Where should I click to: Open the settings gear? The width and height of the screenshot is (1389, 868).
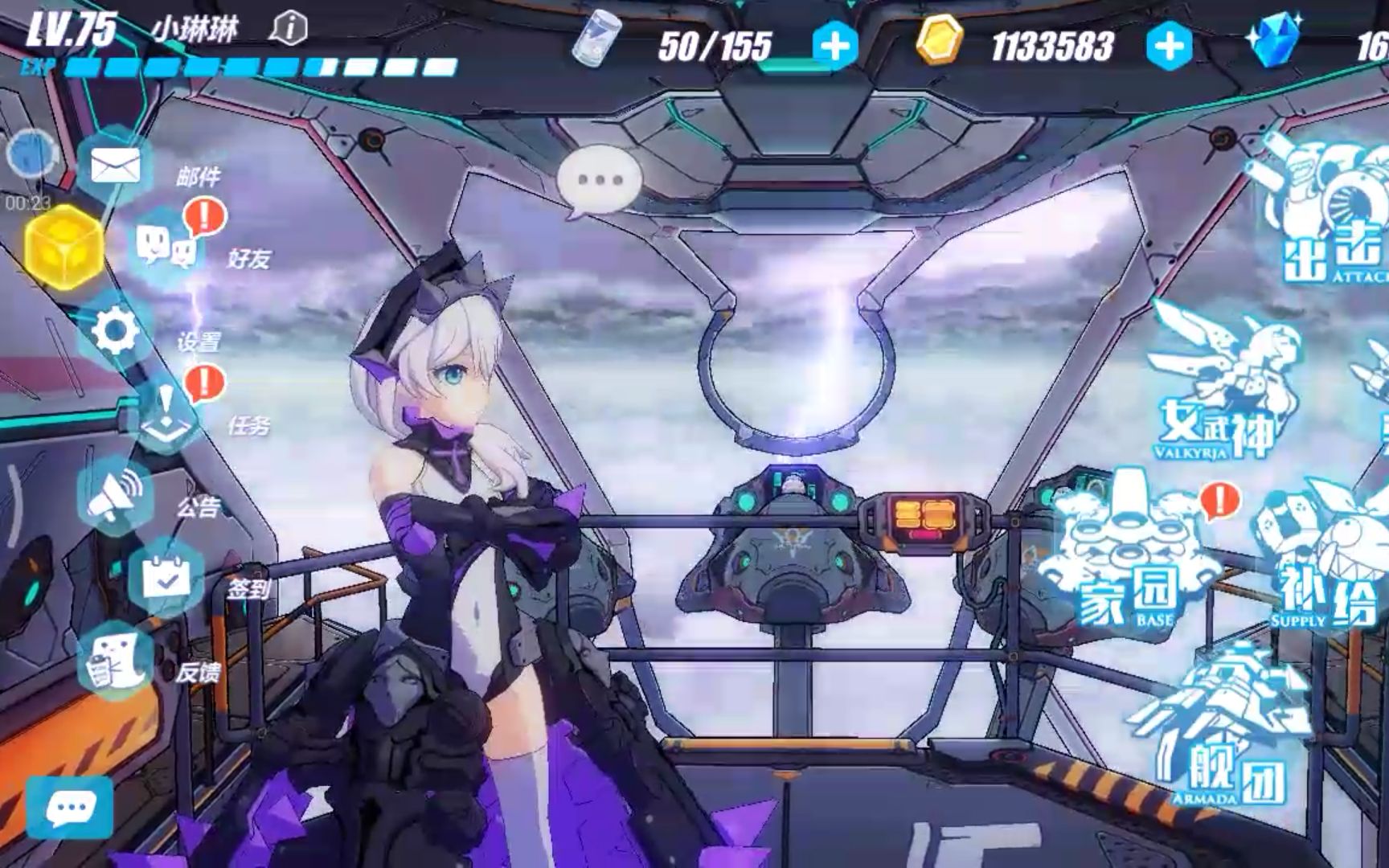pos(115,331)
